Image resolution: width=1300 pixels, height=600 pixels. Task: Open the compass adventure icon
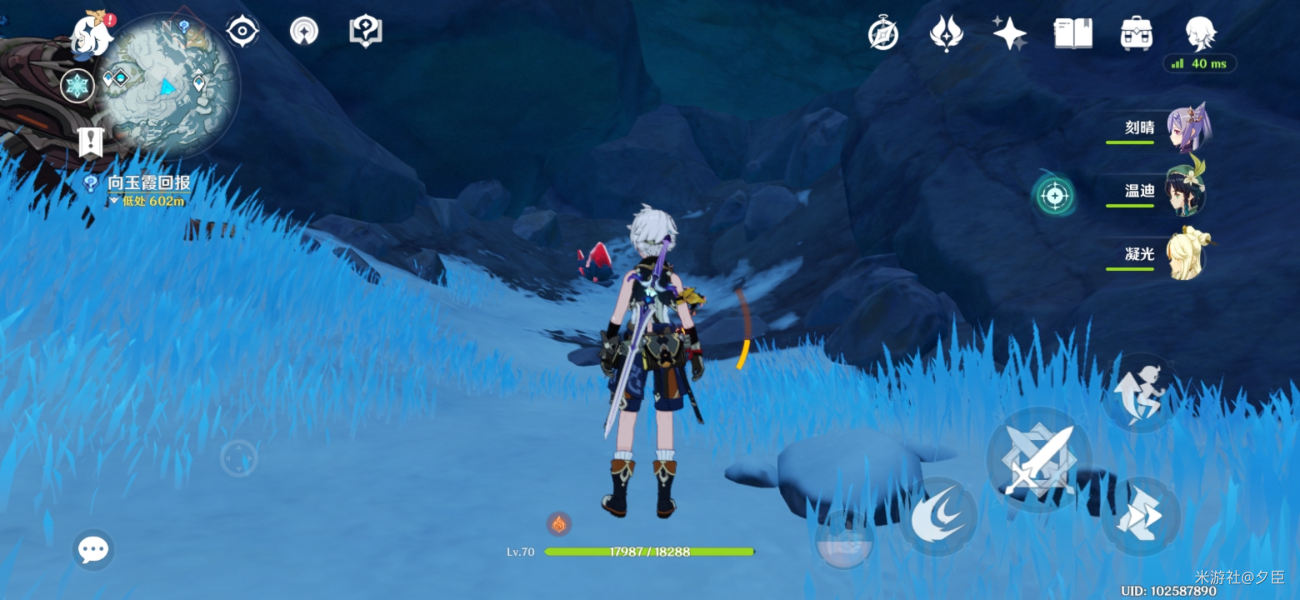pos(882,33)
